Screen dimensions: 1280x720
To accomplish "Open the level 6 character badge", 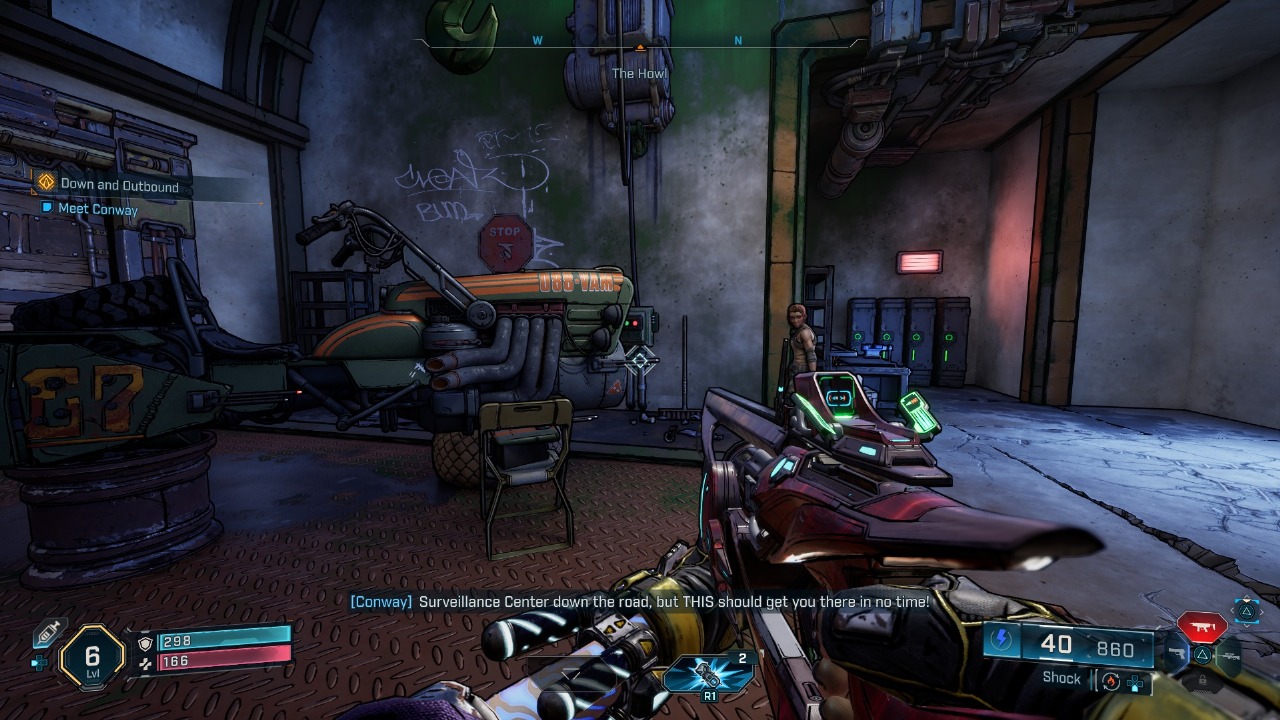I will [92, 657].
